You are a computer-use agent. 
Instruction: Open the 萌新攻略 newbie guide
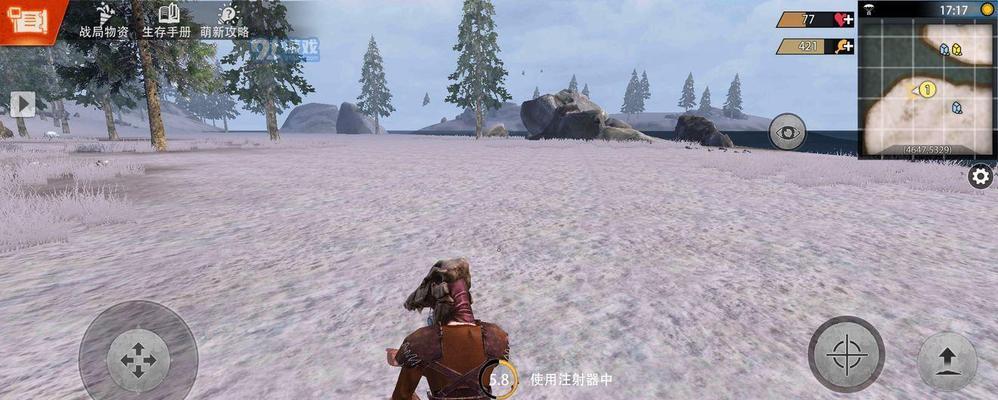tap(226, 21)
